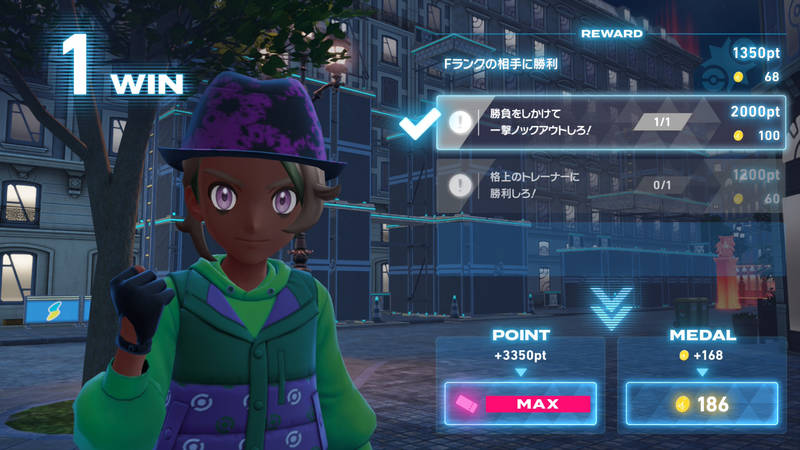Select the completed one-hit knockout mission row
The width and height of the screenshot is (800, 450).
(x=610, y=124)
